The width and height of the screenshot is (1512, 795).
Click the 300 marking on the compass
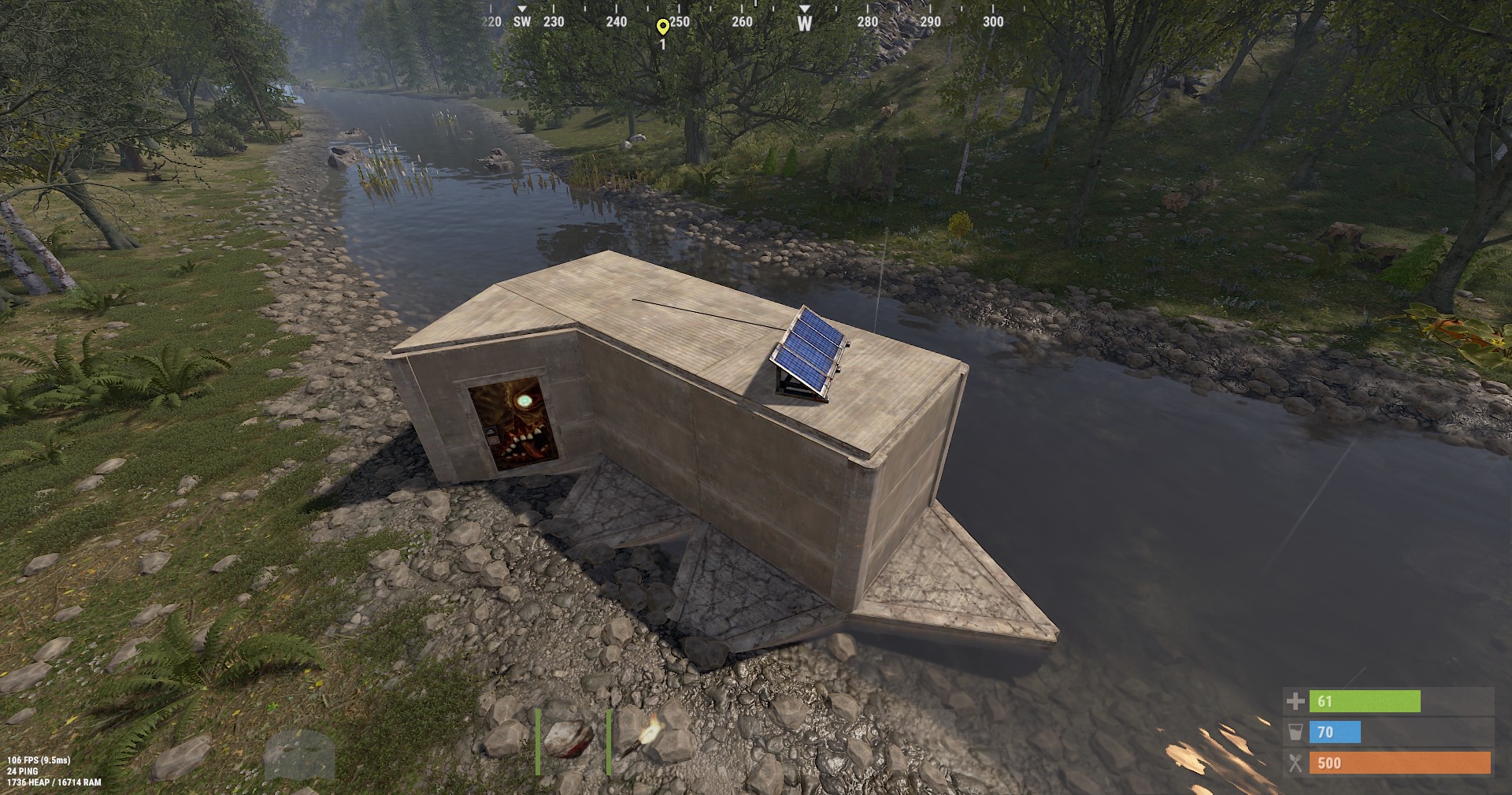tap(991, 22)
